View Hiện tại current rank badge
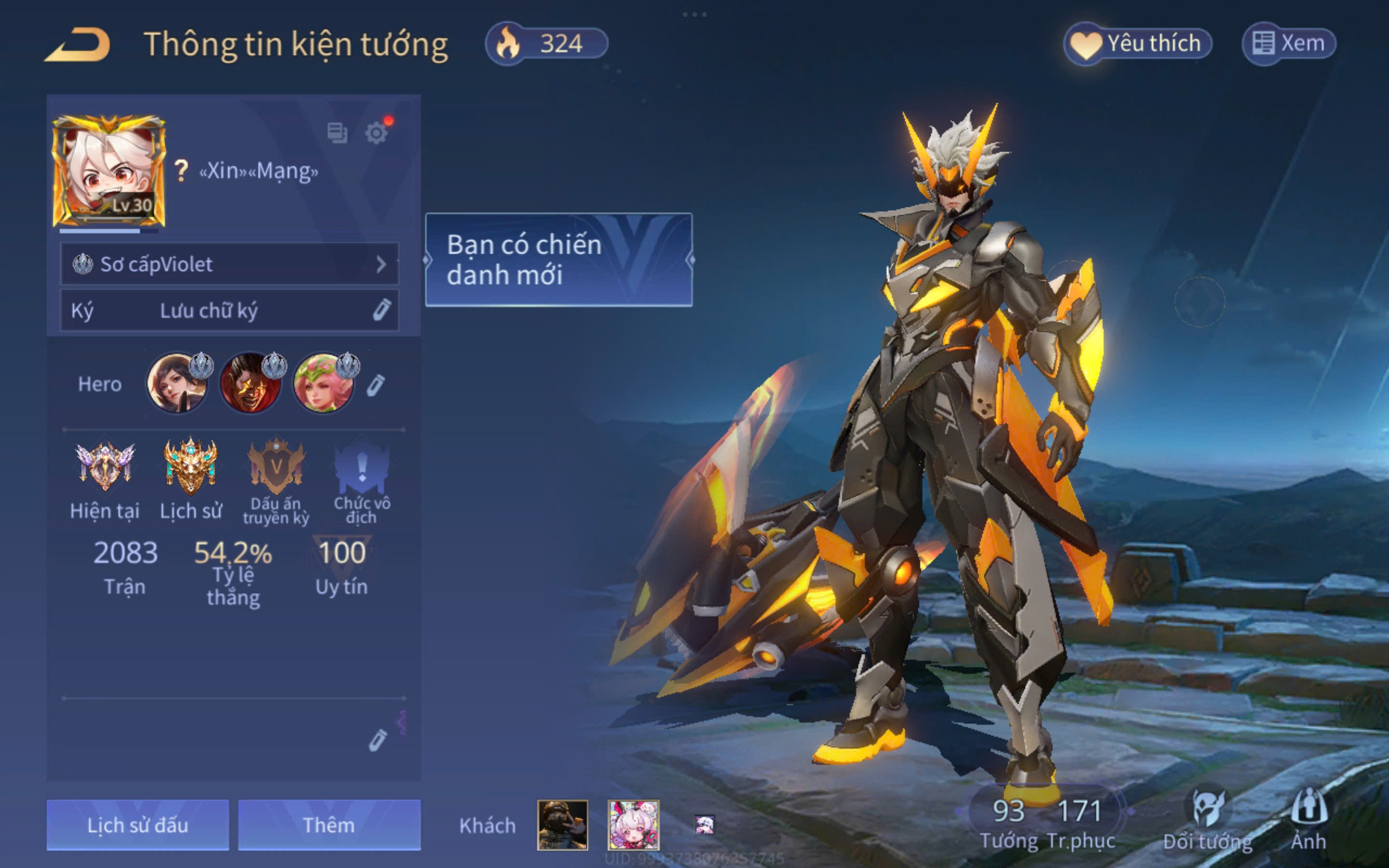Viewport: 1389px width, 868px height. 105,468
